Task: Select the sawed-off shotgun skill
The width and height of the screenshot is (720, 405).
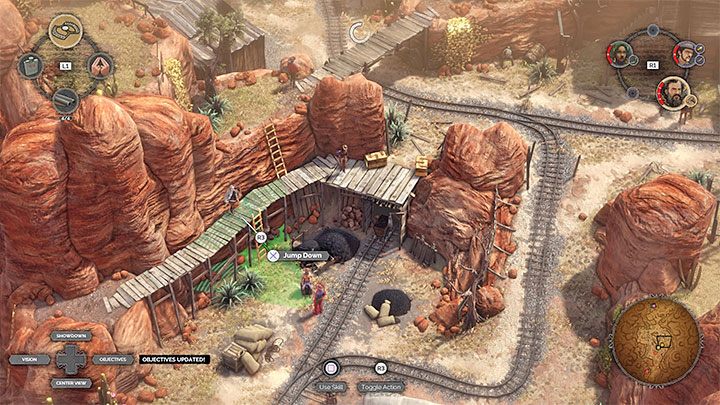Action: pyautogui.click(x=65, y=100)
